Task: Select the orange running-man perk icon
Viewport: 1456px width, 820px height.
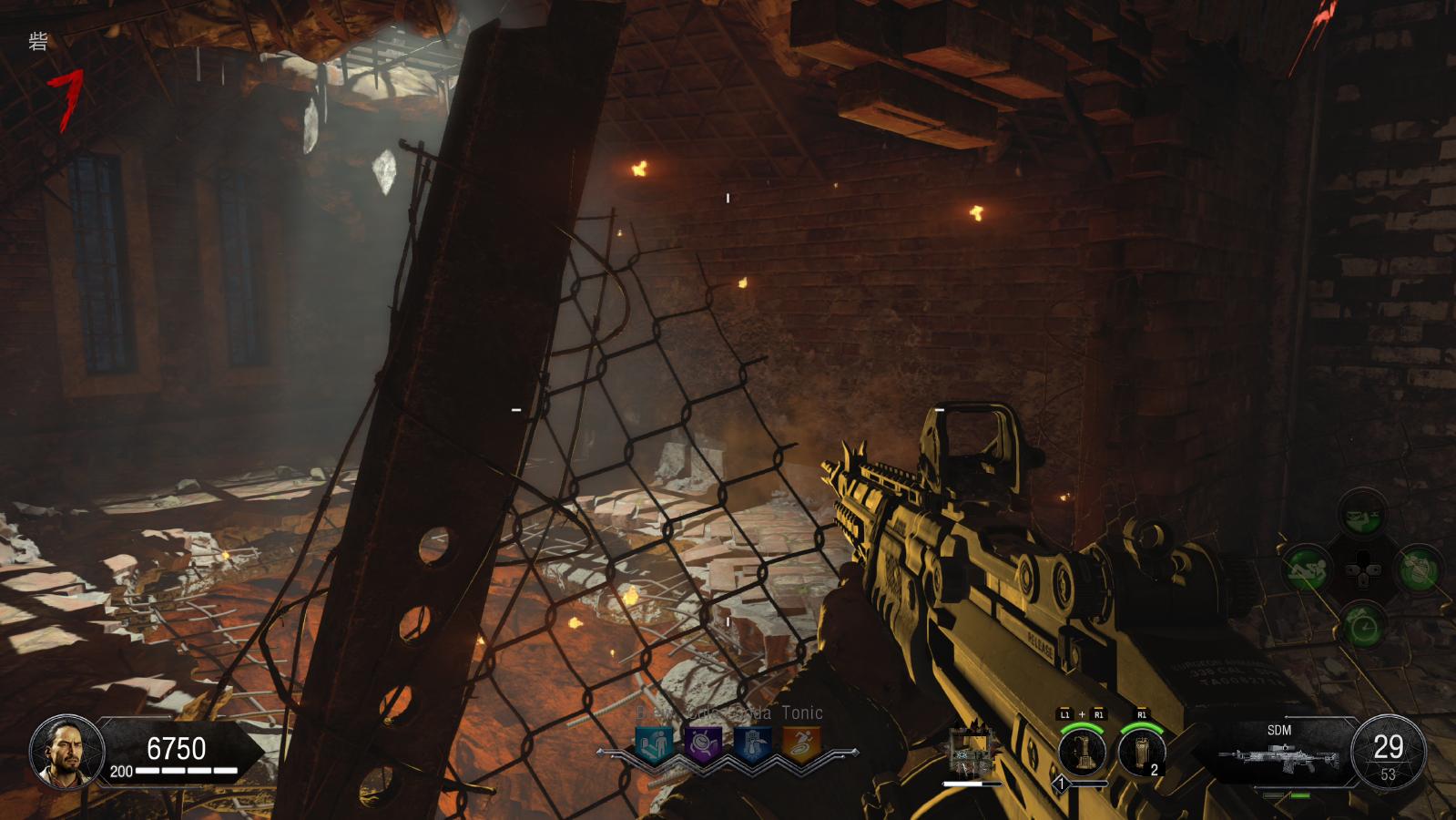Action: [x=801, y=743]
